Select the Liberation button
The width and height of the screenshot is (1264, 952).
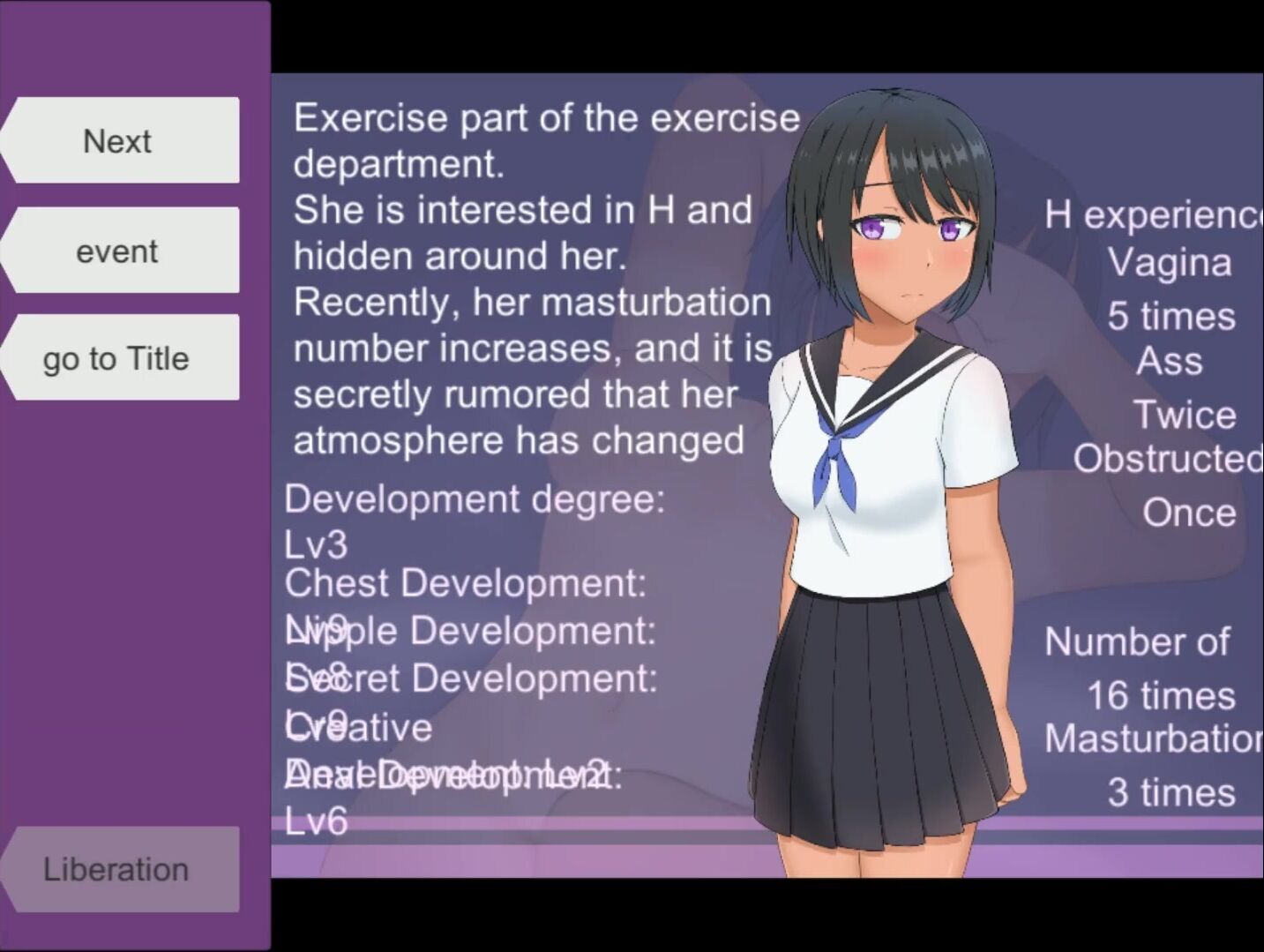[x=119, y=869]
